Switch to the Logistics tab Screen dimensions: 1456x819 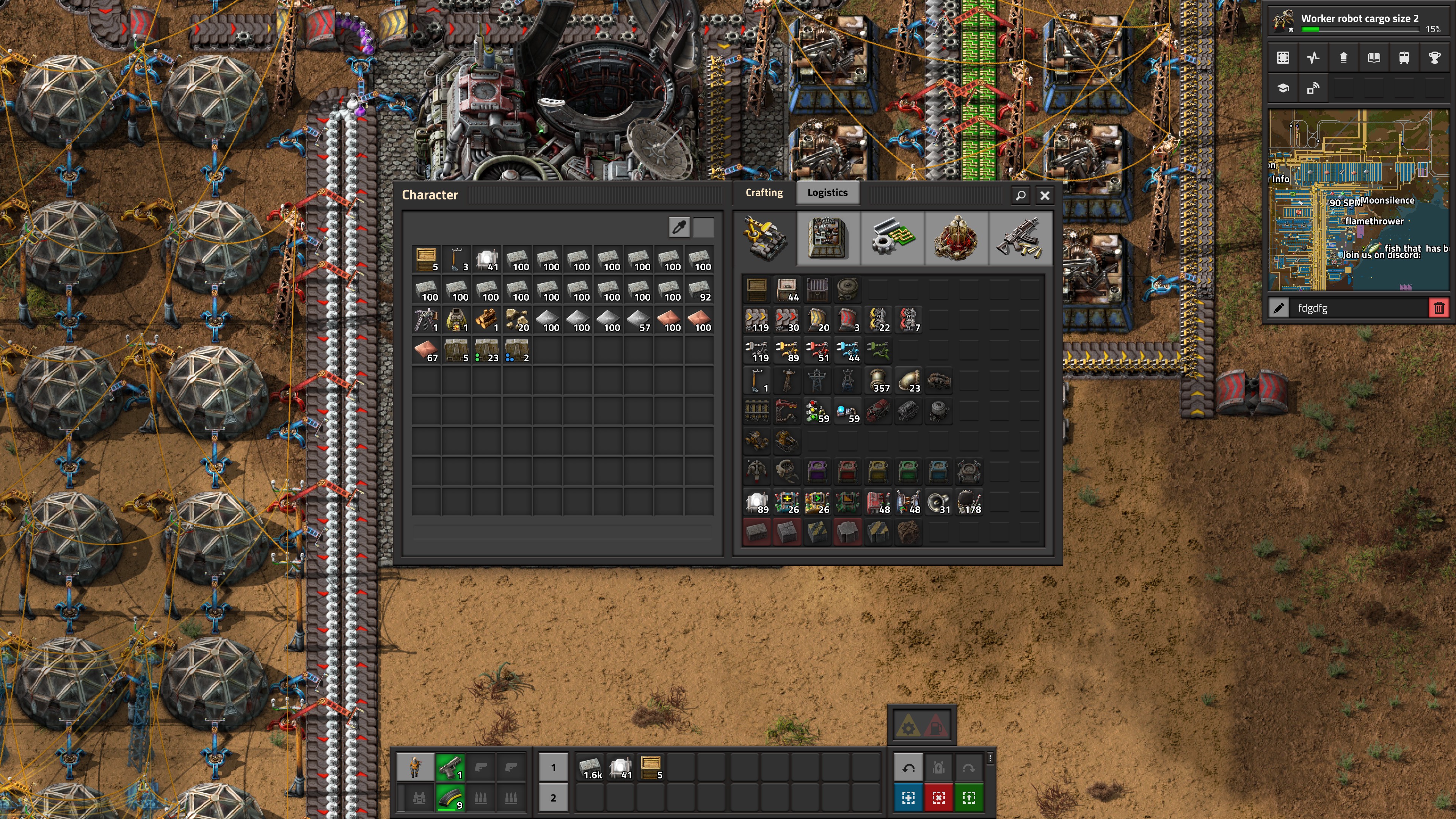[827, 193]
